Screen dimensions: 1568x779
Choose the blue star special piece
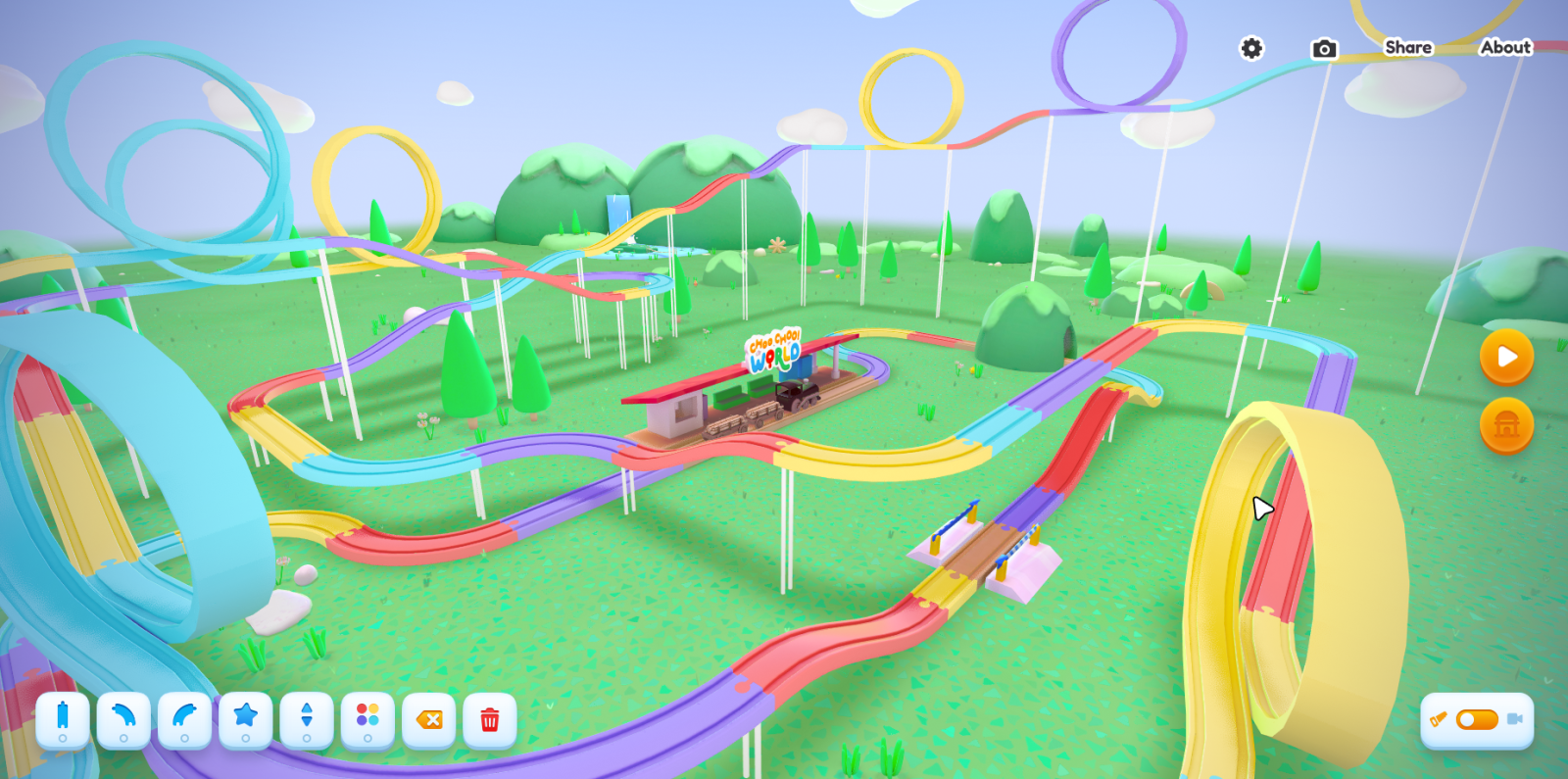coord(246,720)
